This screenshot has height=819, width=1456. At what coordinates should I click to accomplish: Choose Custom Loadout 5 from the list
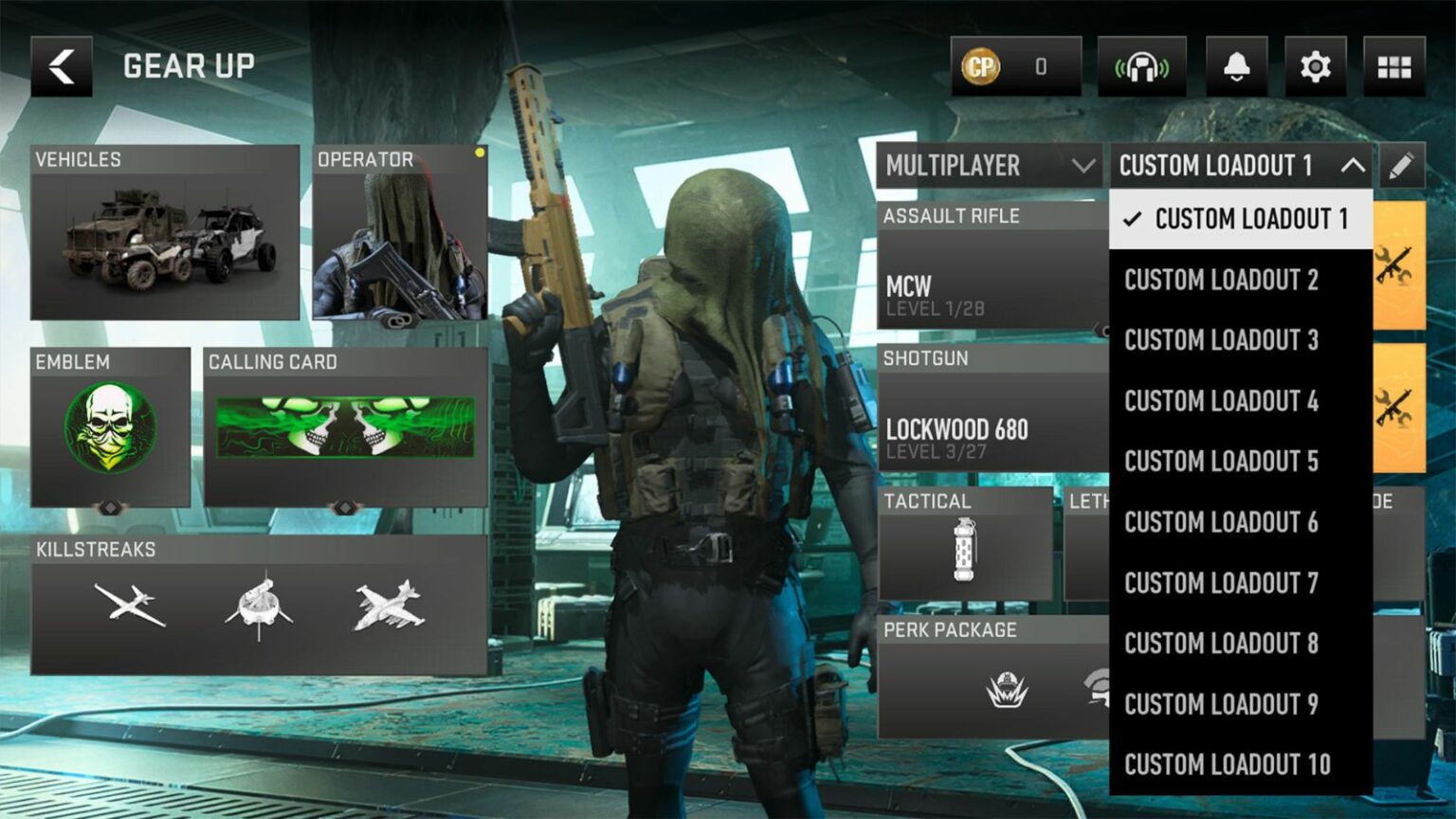[1220, 462]
